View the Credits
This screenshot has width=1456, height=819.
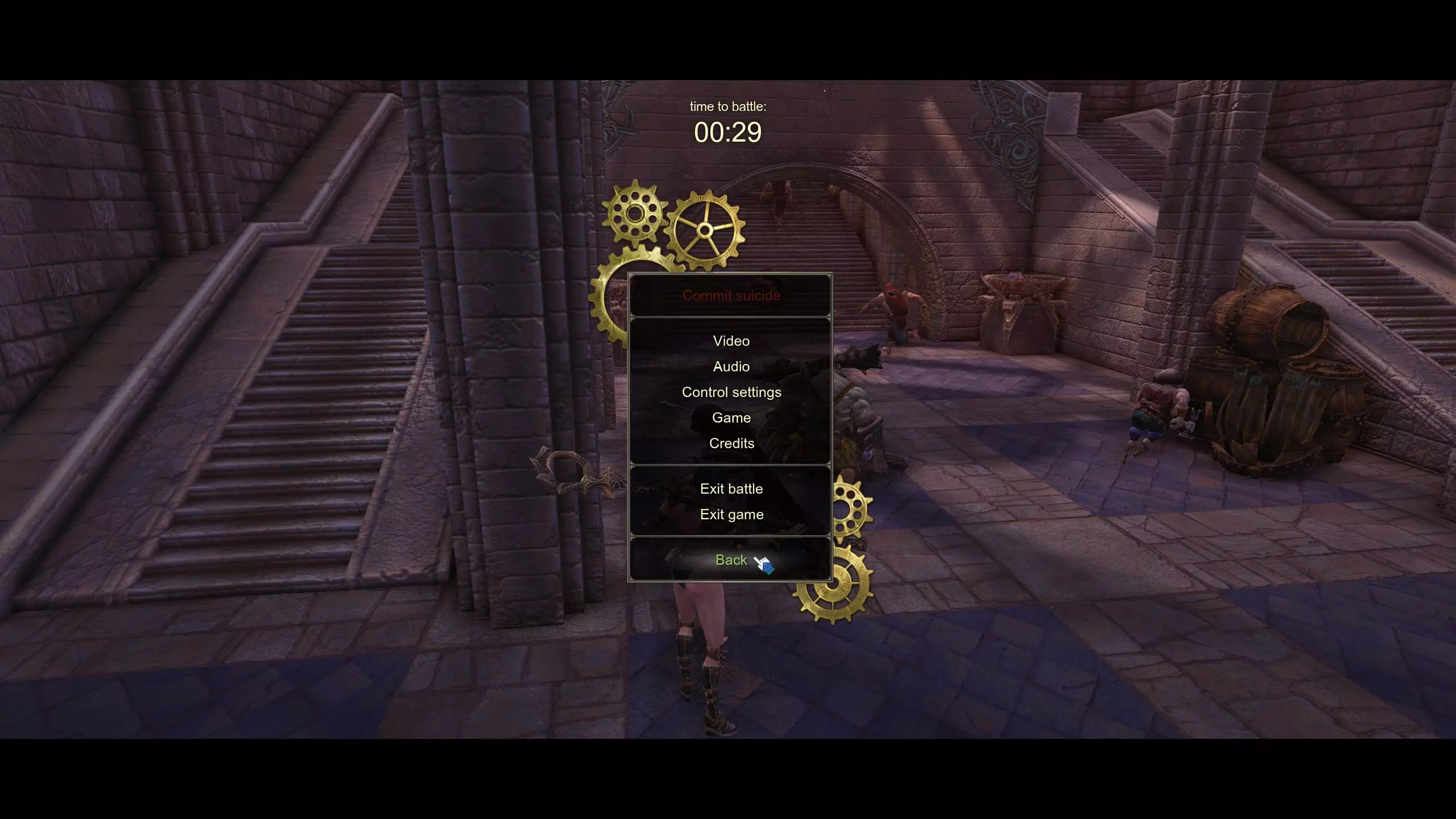coord(731,444)
